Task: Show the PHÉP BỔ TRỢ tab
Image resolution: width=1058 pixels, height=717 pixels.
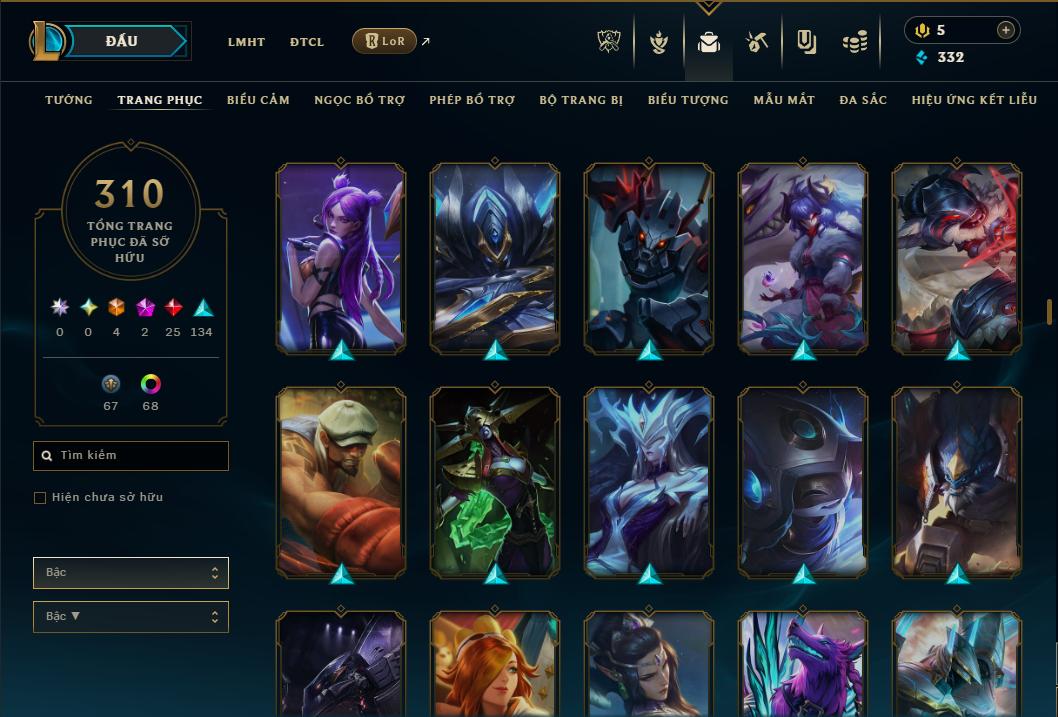Action: click(472, 100)
